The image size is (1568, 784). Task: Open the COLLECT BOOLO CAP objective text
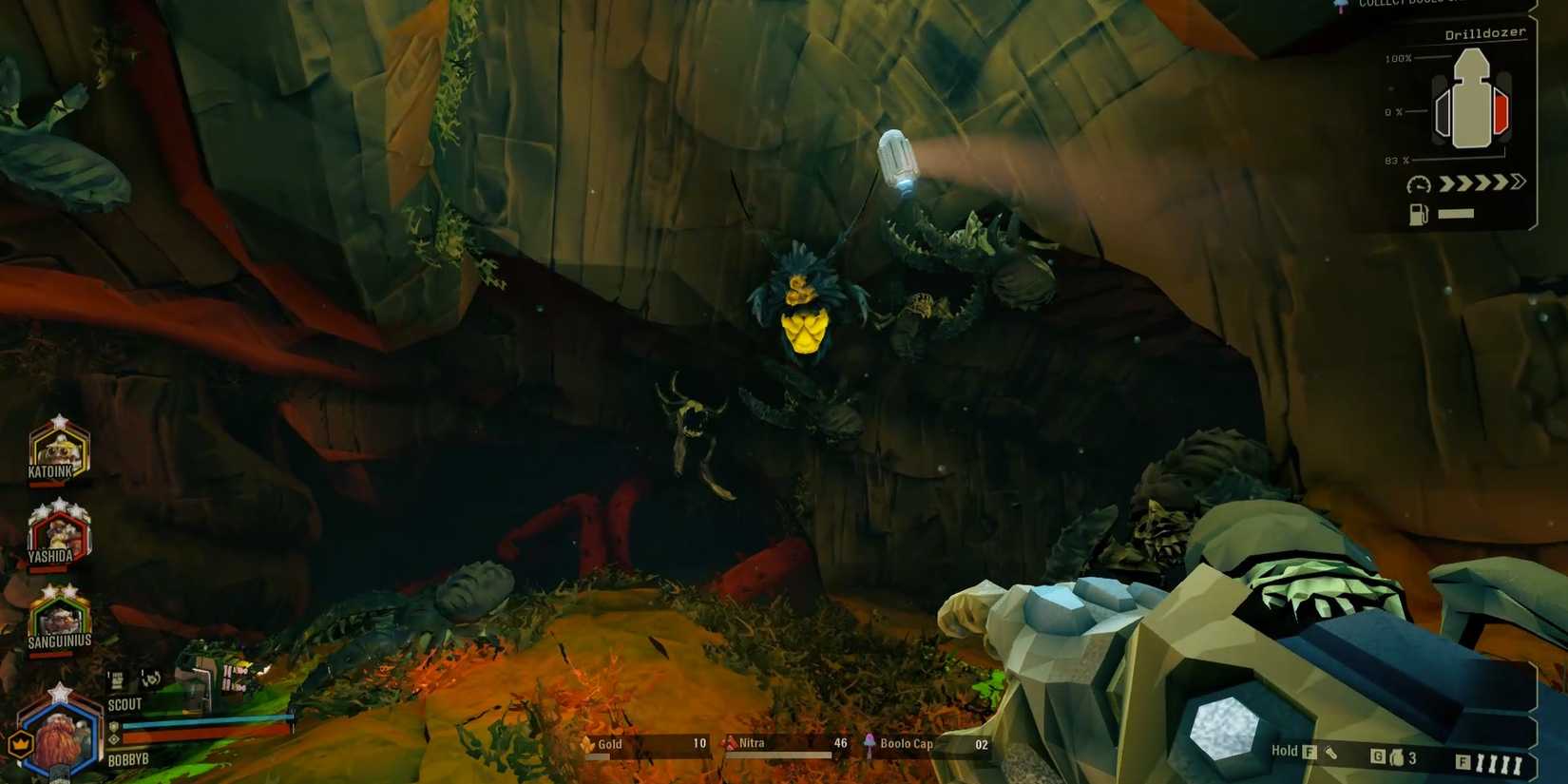[x=1406, y=3]
